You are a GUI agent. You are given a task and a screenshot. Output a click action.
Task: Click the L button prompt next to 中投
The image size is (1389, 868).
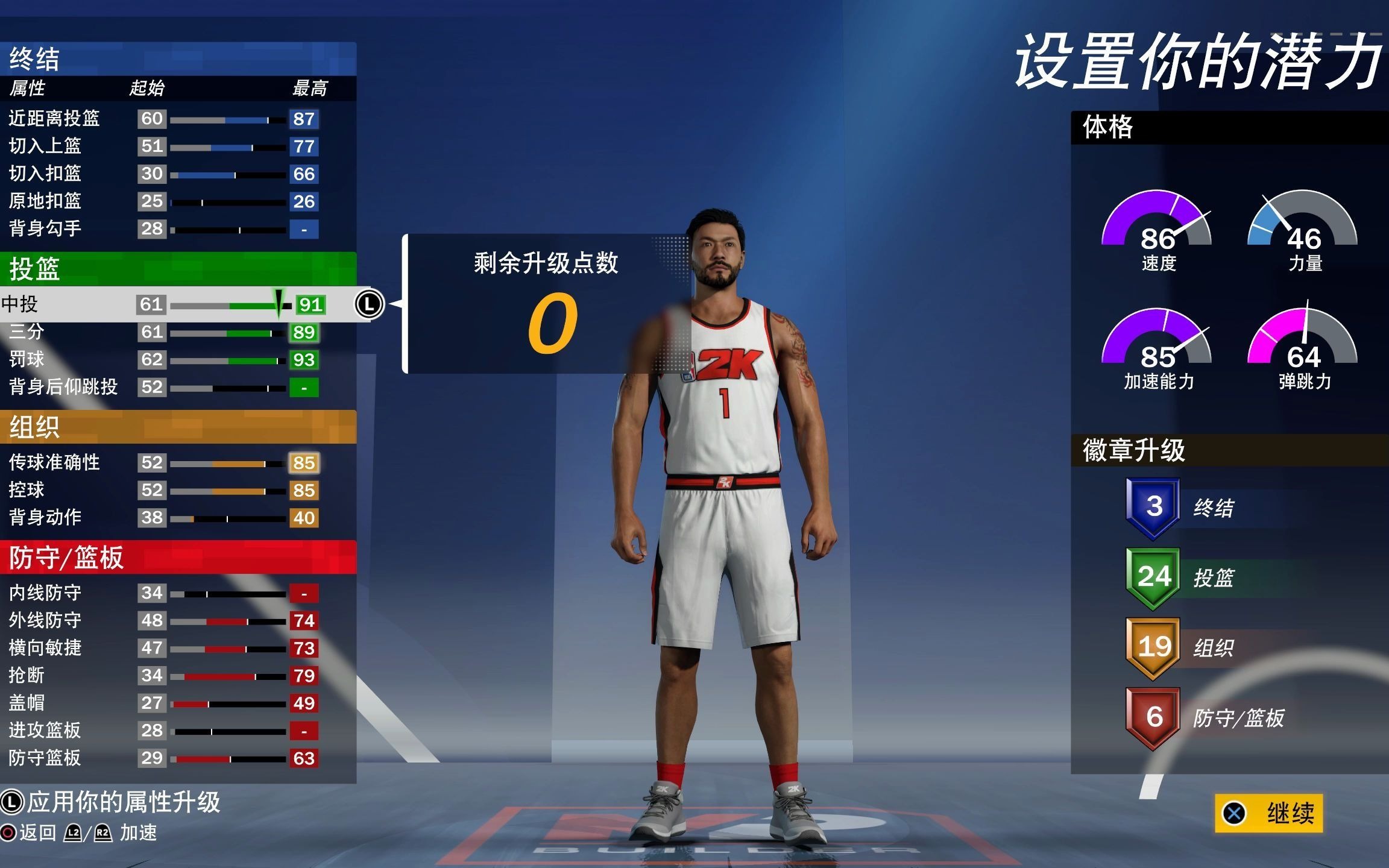click(x=370, y=304)
